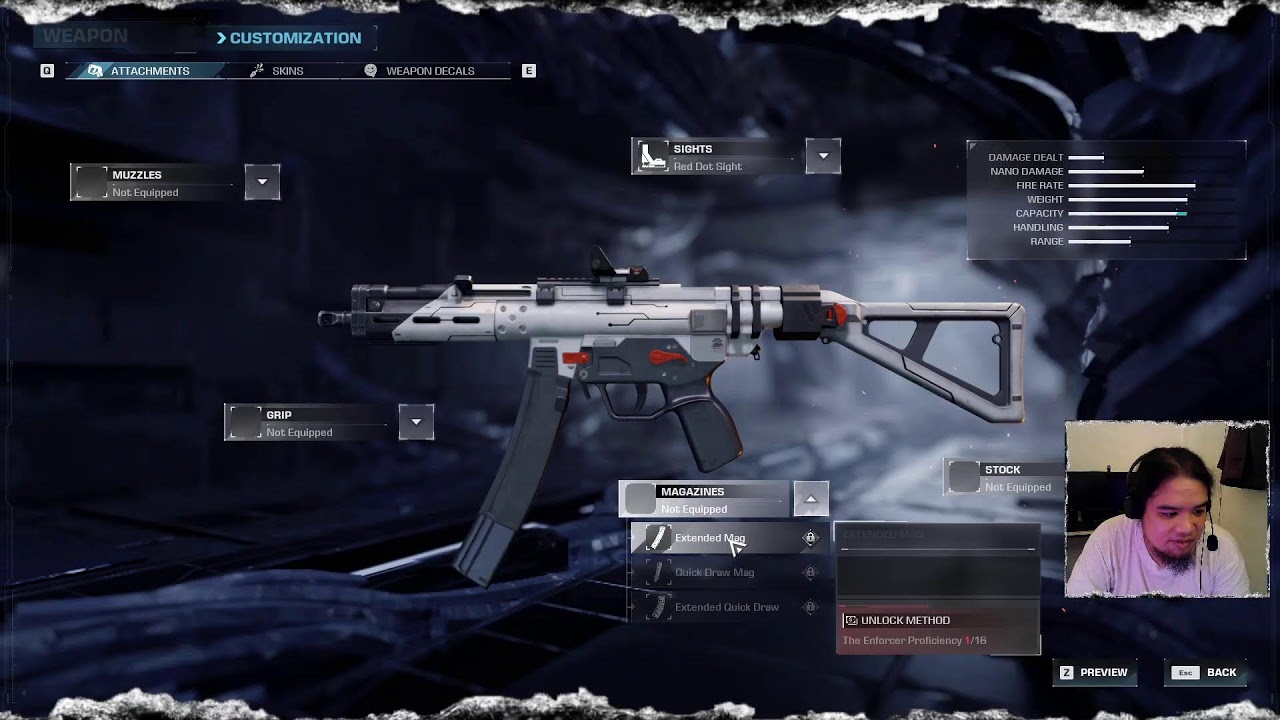
Task: Go back with the Back button
Action: point(1210,672)
